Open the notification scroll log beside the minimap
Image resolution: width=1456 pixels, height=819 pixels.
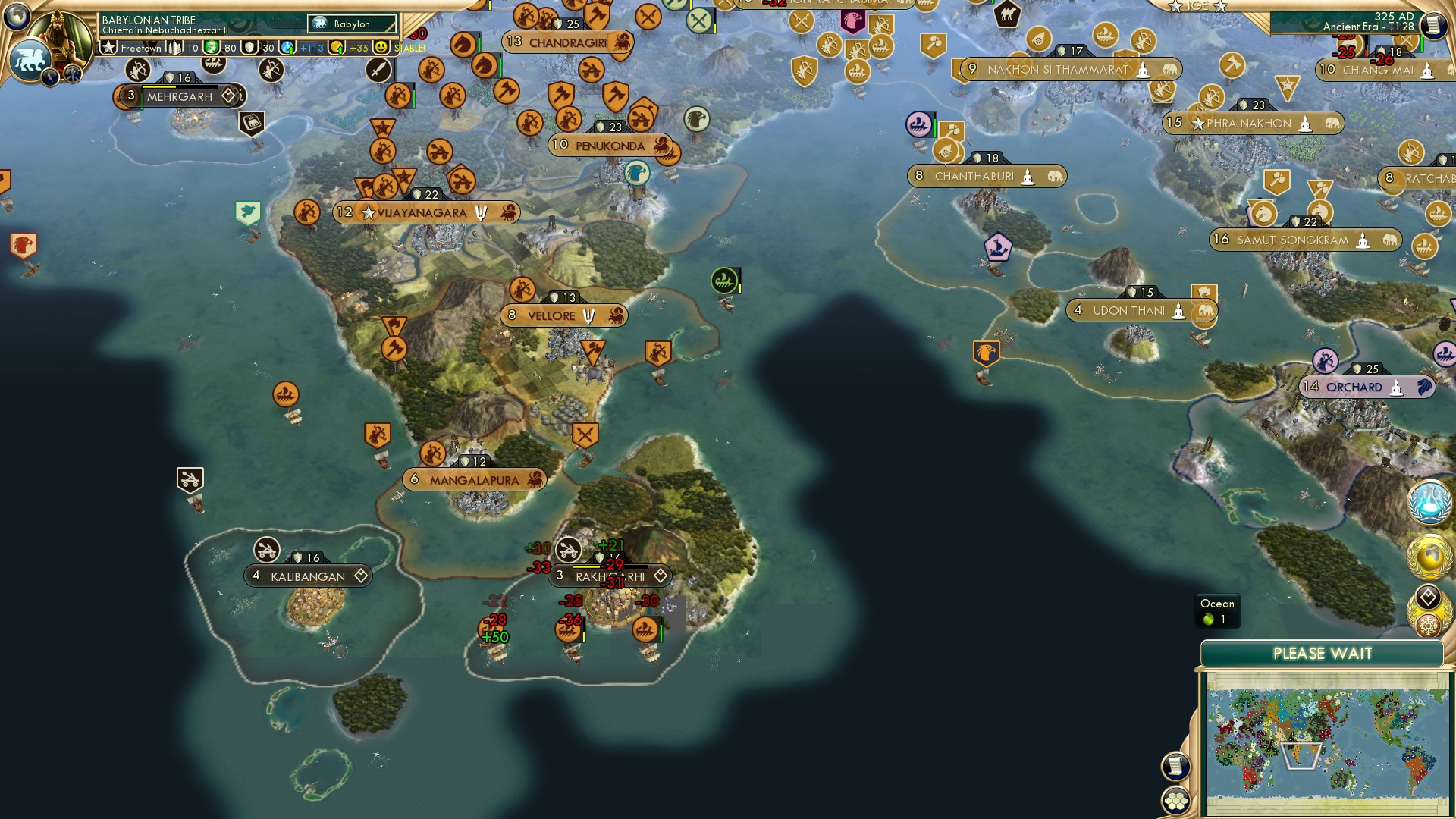[x=1175, y=767]
